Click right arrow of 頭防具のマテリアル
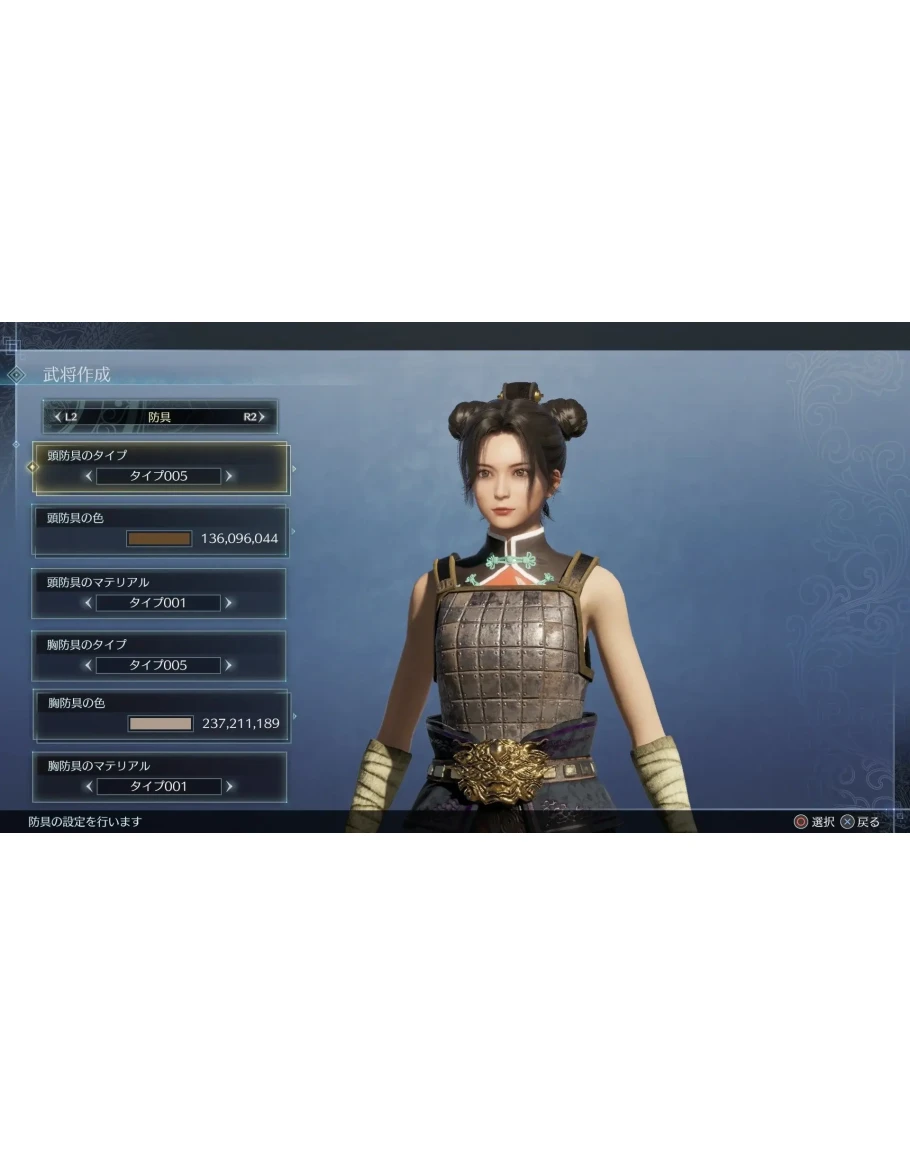This screenshot has width=910, height=1155. pos(229,603)
